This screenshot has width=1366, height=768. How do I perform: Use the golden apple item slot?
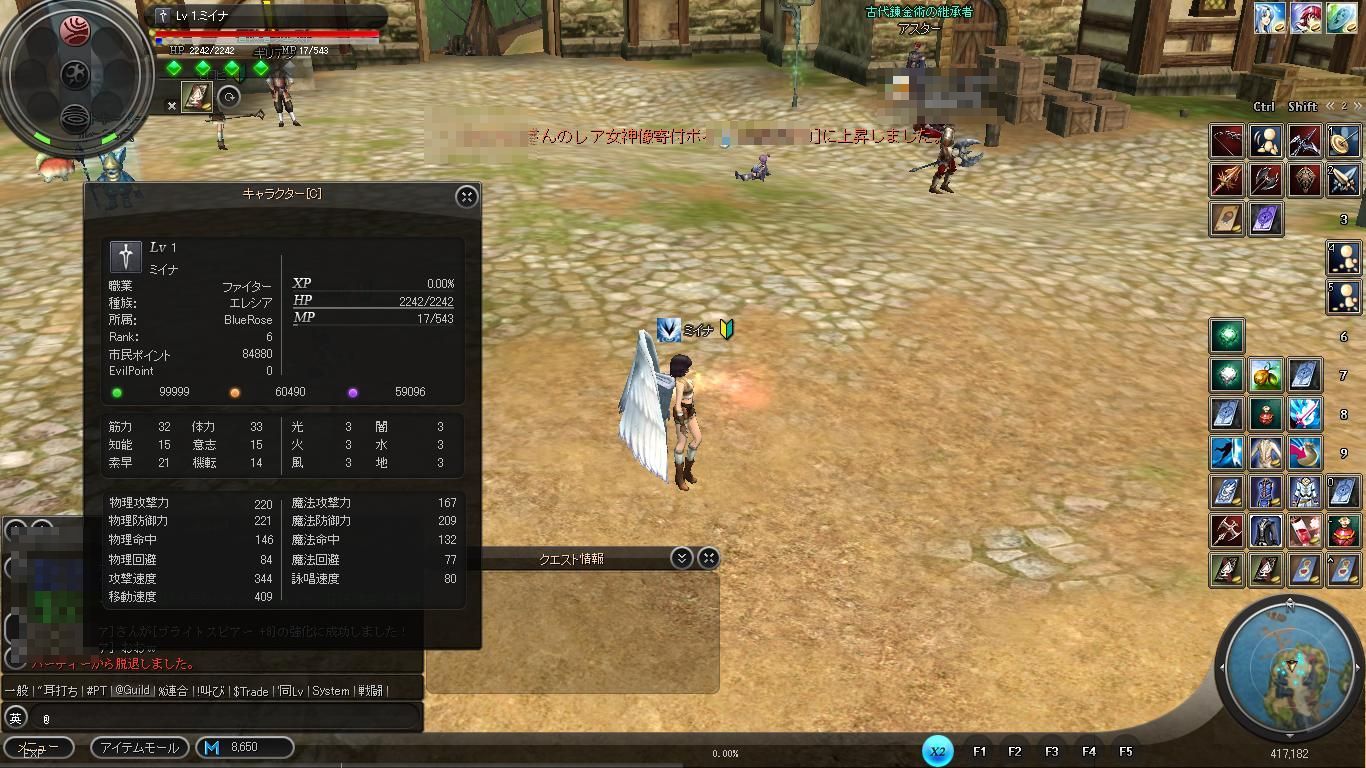pos(1266,375)
